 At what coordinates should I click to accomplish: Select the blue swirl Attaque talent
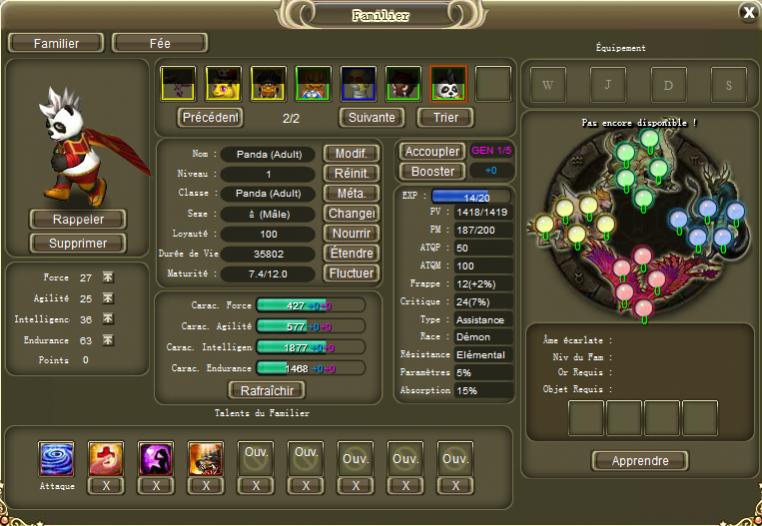56,459
